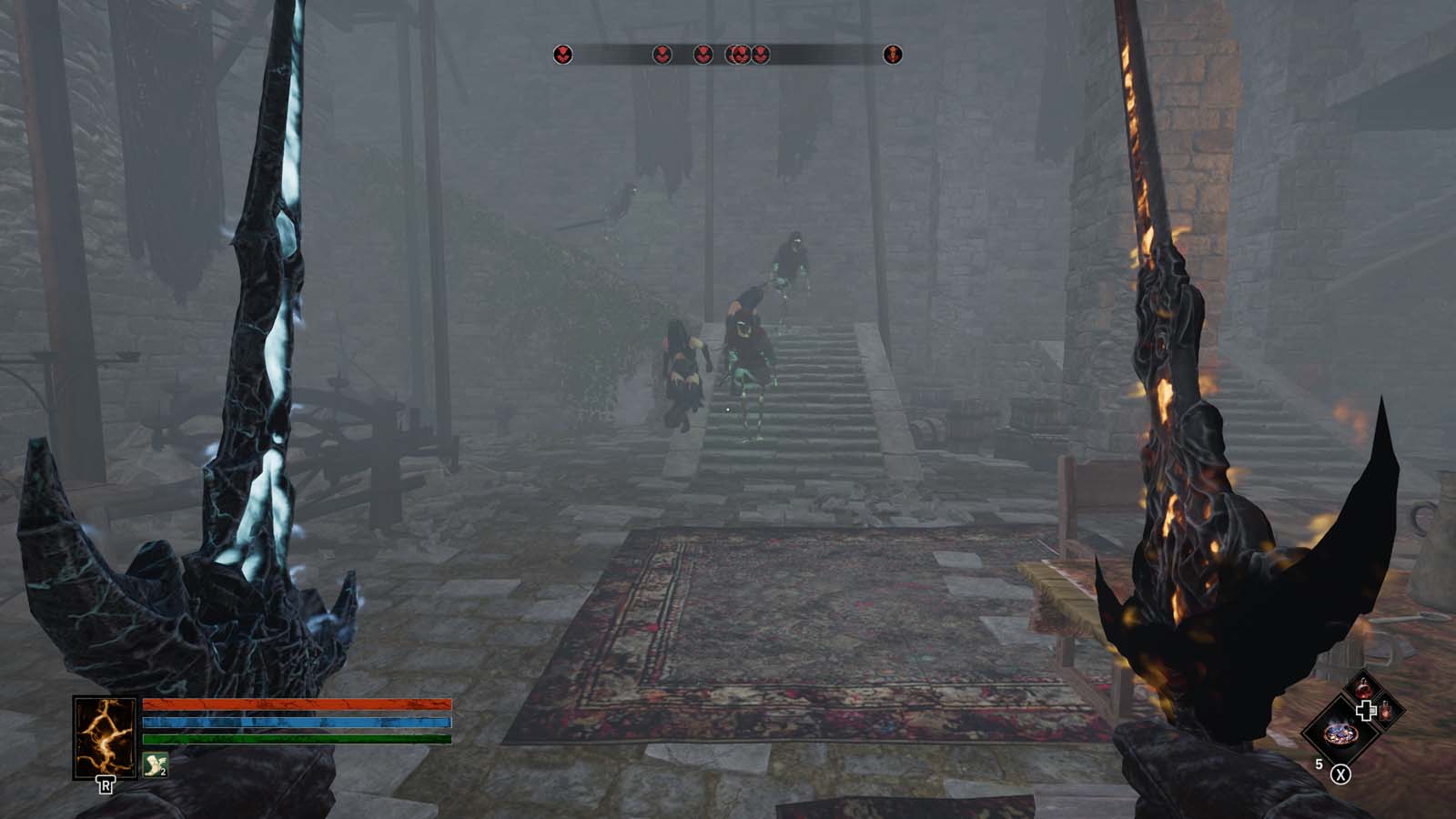Select the orange flask icon in quick slots
The image size is (1456, 819).
point(1386,712)
